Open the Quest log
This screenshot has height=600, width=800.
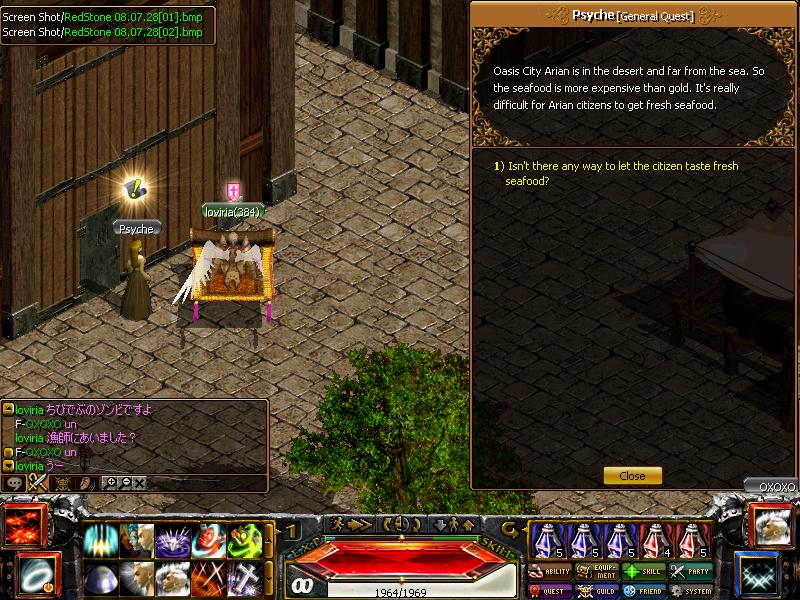pyautogui.click(x=549, y=590)
